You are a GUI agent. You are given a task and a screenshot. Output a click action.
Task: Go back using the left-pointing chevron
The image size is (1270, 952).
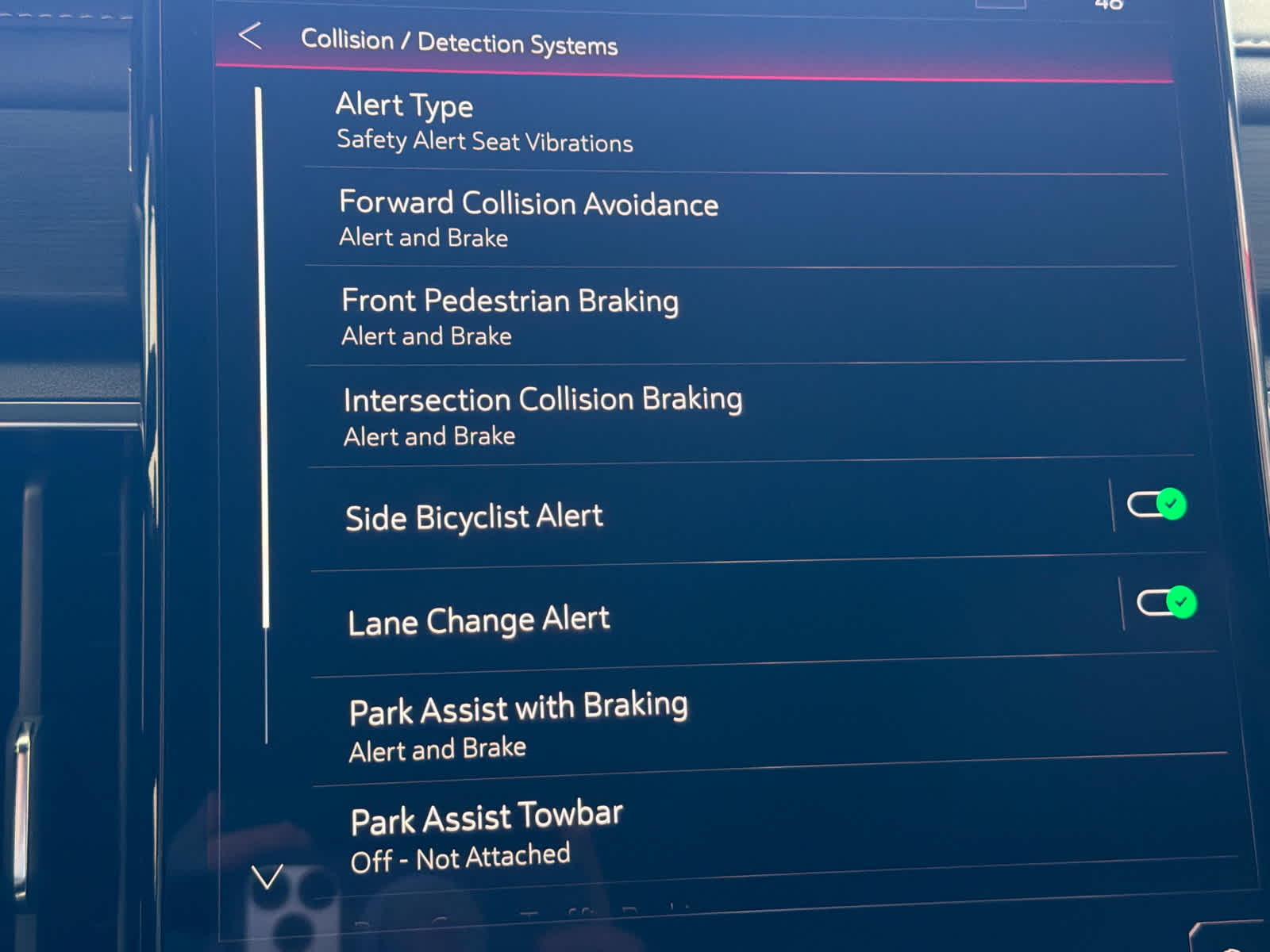click(252, 37)
